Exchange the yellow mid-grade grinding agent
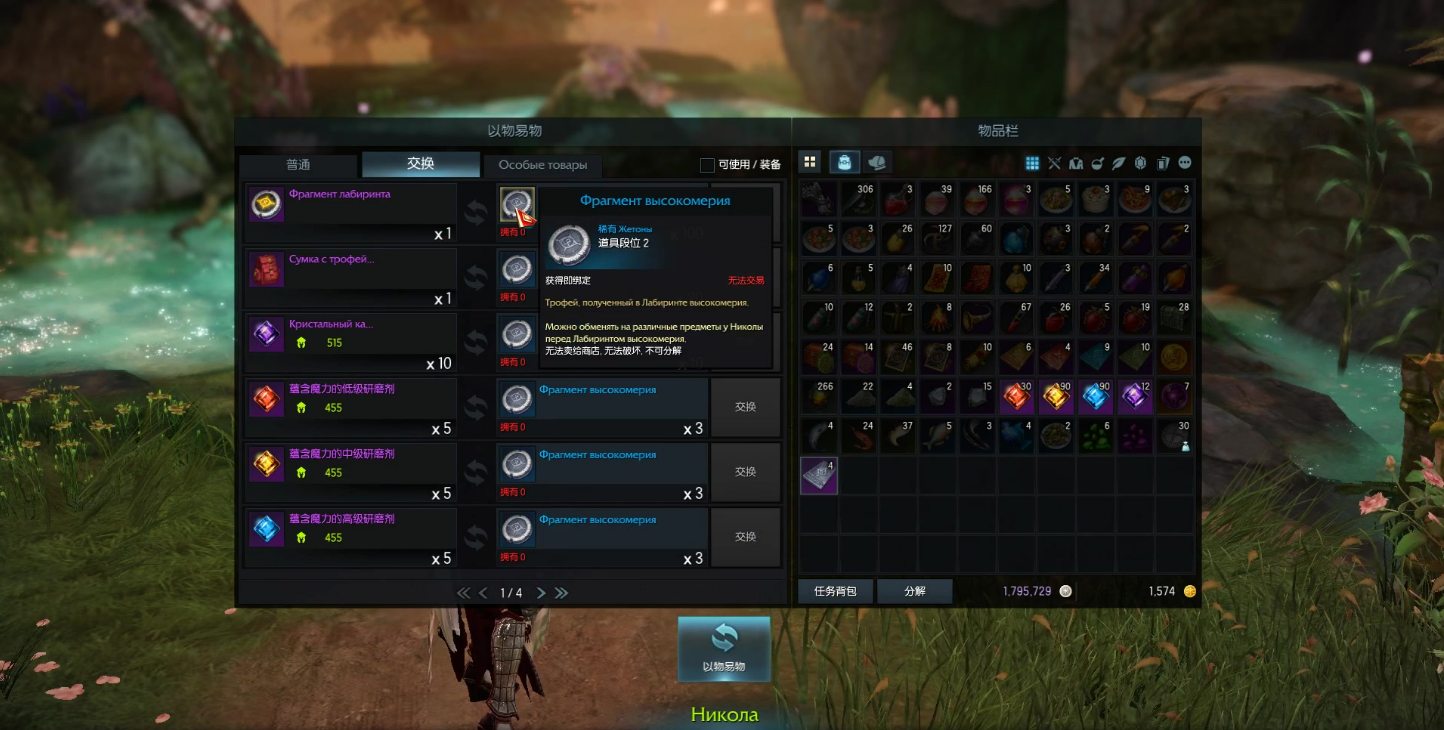This screenshot has width=1444, height=730. coord(745,472)
